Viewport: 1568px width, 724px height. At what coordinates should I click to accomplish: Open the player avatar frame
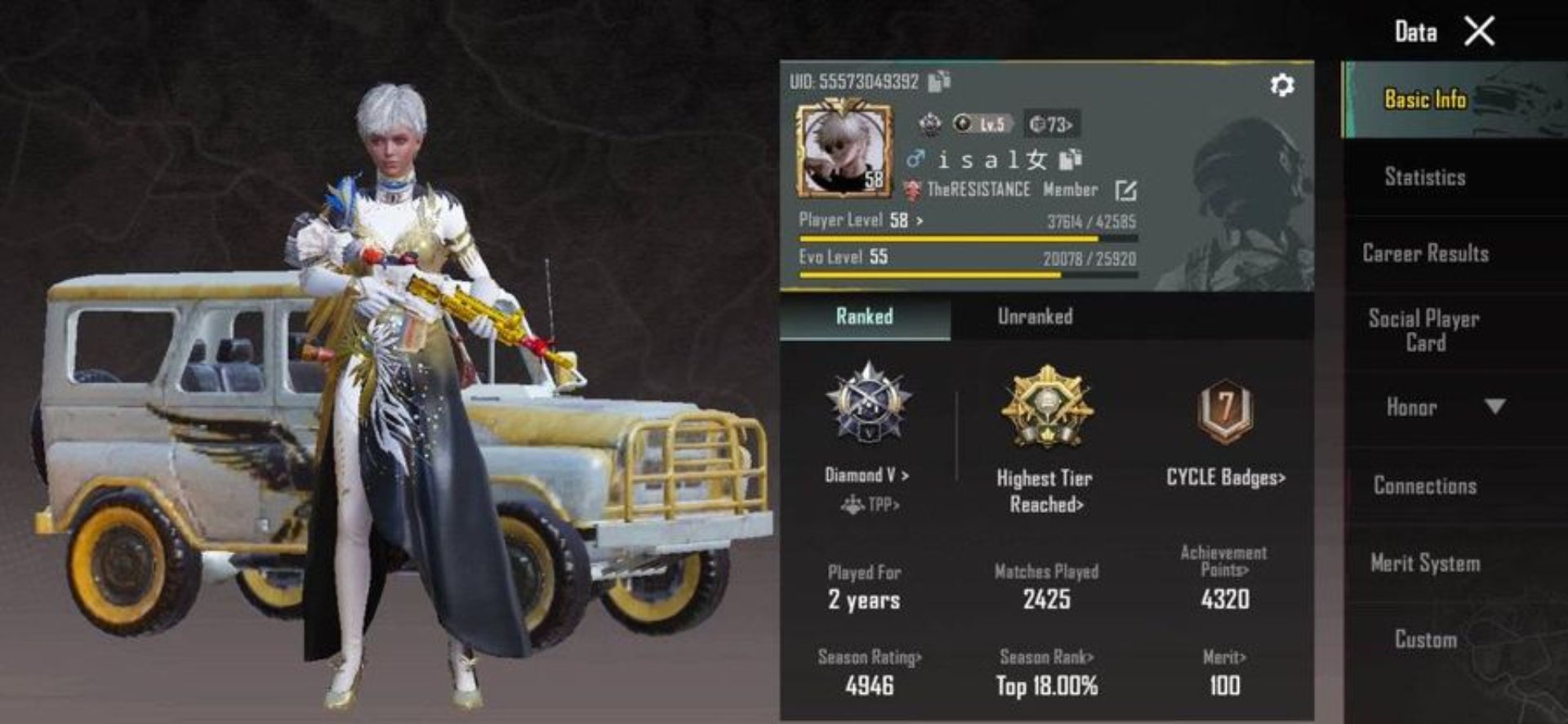tap(844, 148)
